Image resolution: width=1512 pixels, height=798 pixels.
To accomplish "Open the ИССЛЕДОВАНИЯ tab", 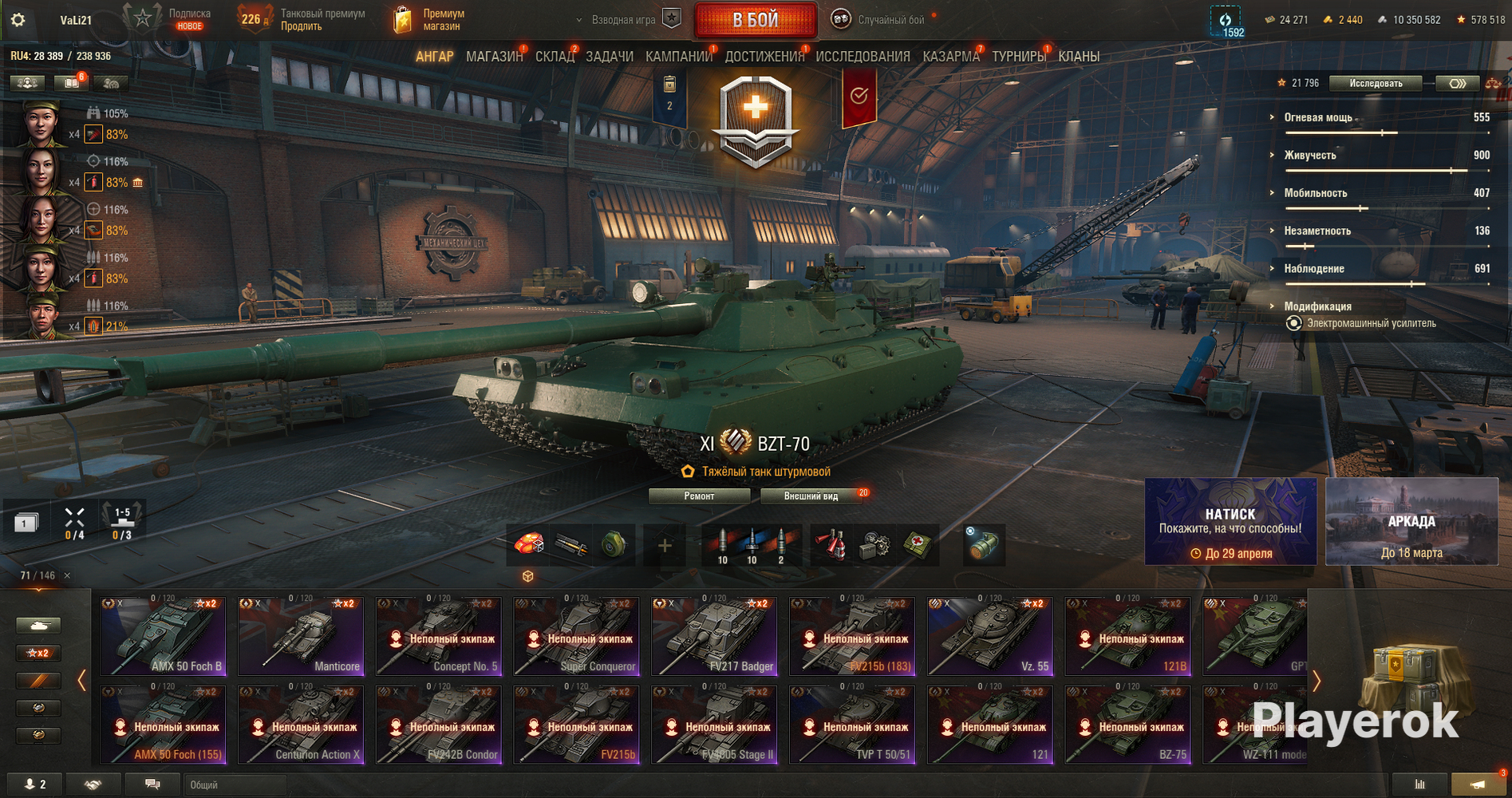I will (x=863, y=57).
